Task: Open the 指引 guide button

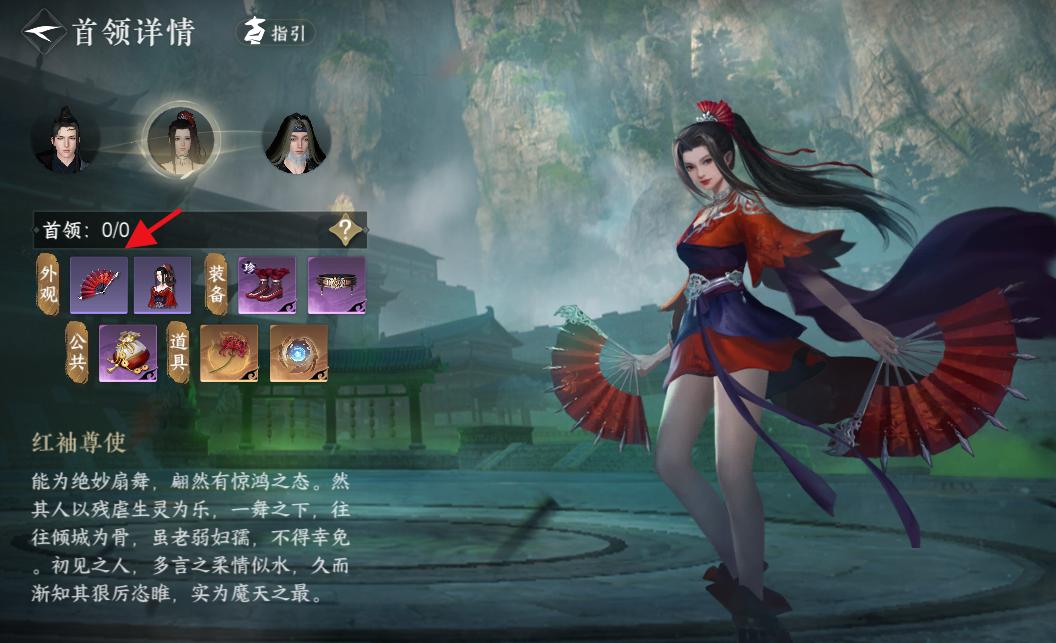Action: [x=275, y=33]
